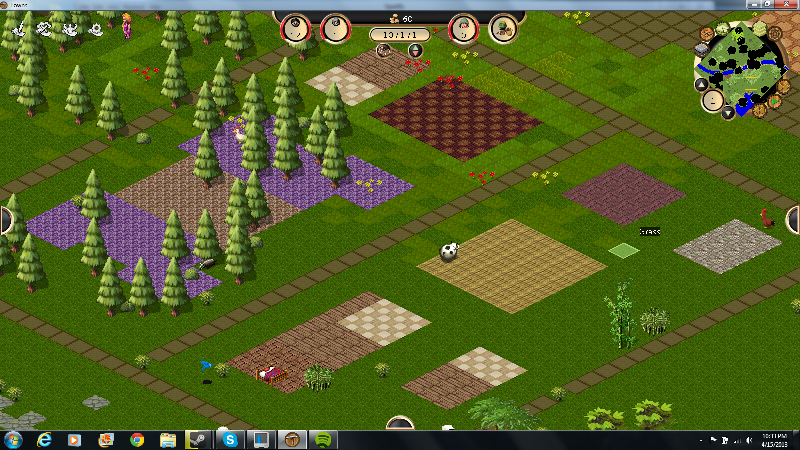
Task: Select the round beige face button by the minimap
Action: 713,99
